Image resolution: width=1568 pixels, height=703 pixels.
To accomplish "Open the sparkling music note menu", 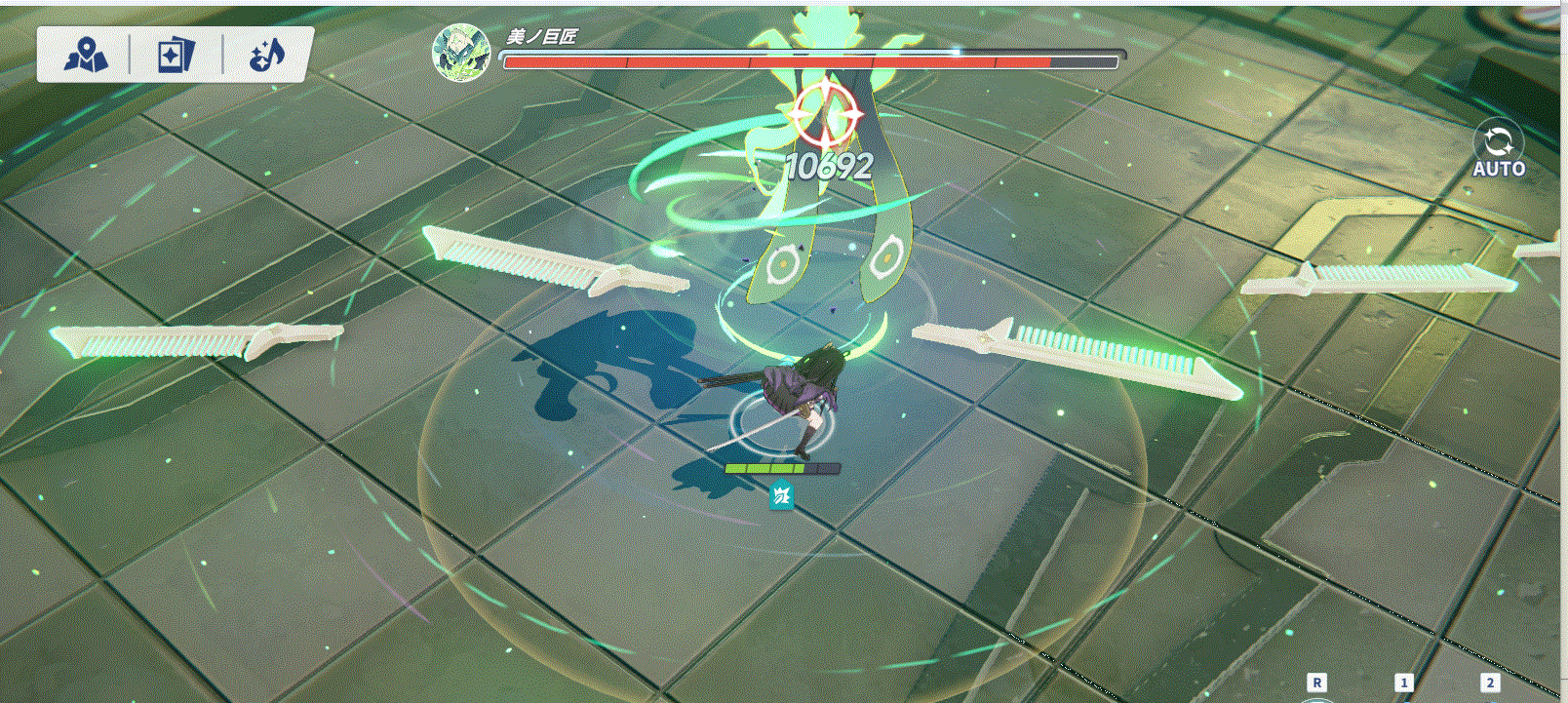I will tap(266, 56).
